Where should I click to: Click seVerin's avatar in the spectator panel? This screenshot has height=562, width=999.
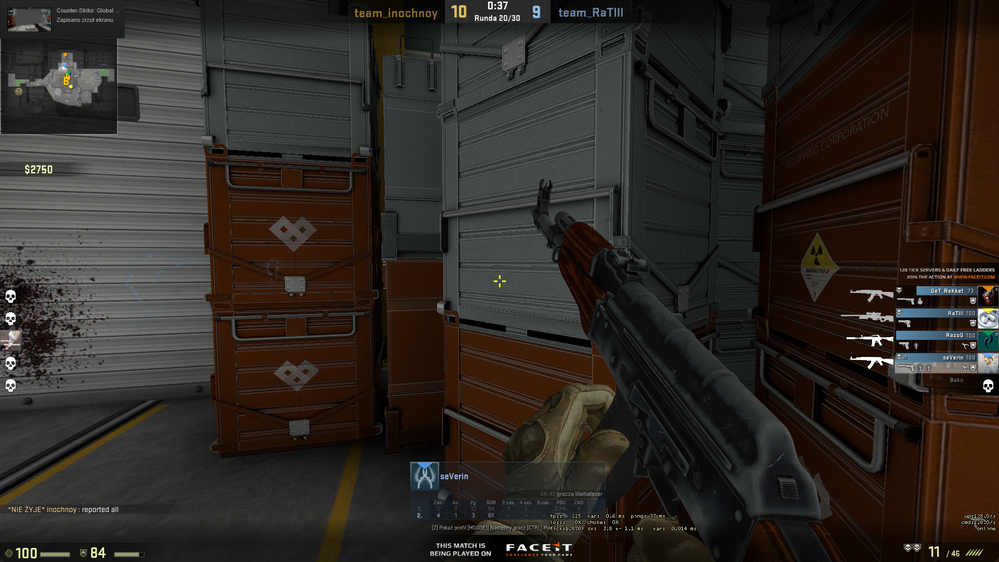[425, 476]
